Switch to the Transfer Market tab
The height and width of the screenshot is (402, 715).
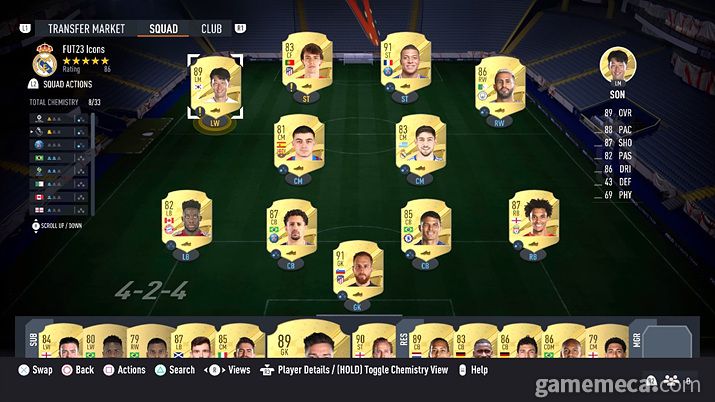point(86,29)
